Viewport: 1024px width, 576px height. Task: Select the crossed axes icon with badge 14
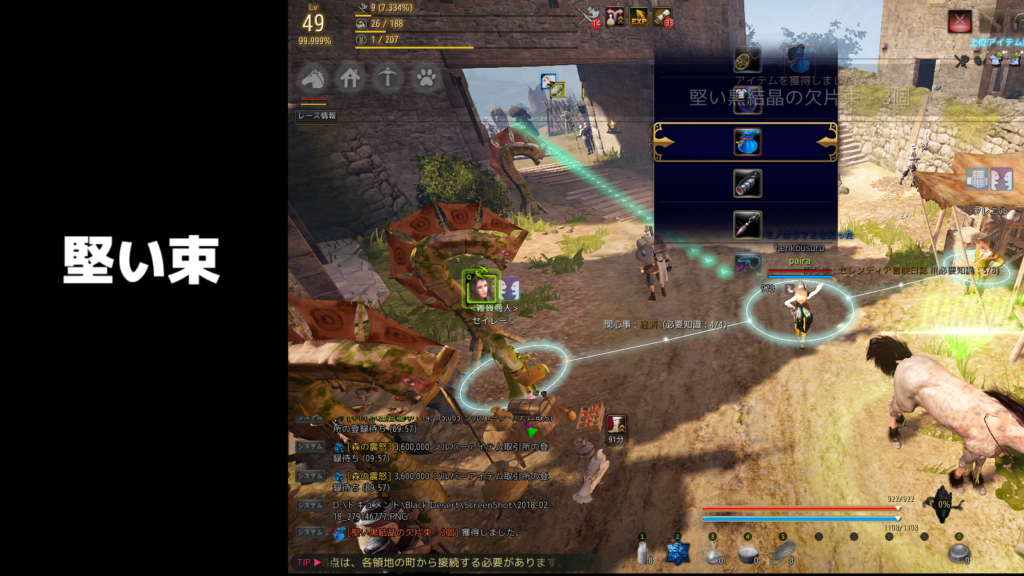[x=592, y=16]
